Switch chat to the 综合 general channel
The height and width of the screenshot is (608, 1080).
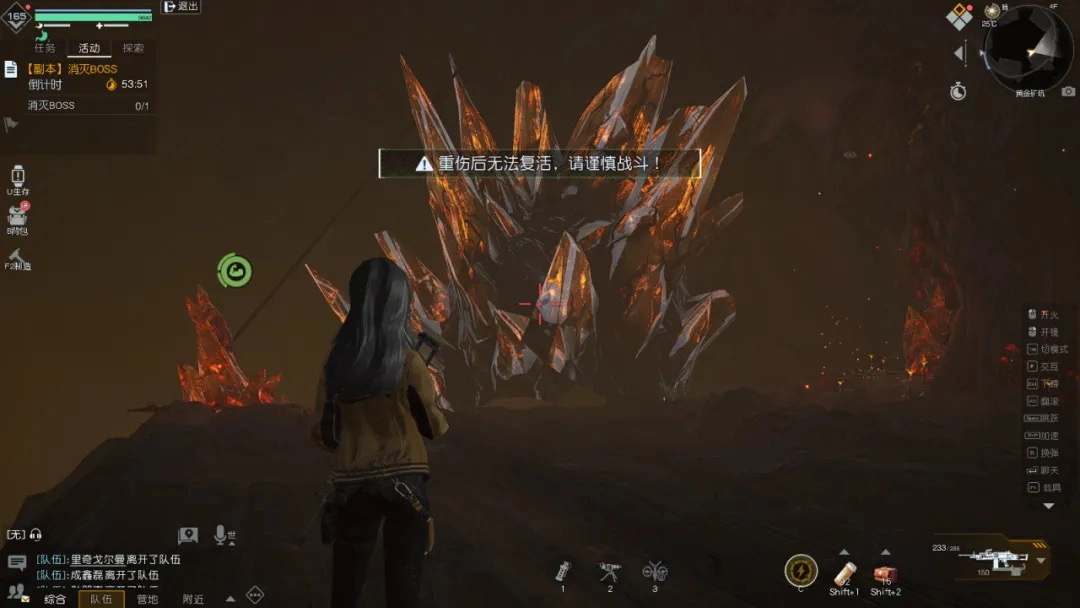point(54,599)
